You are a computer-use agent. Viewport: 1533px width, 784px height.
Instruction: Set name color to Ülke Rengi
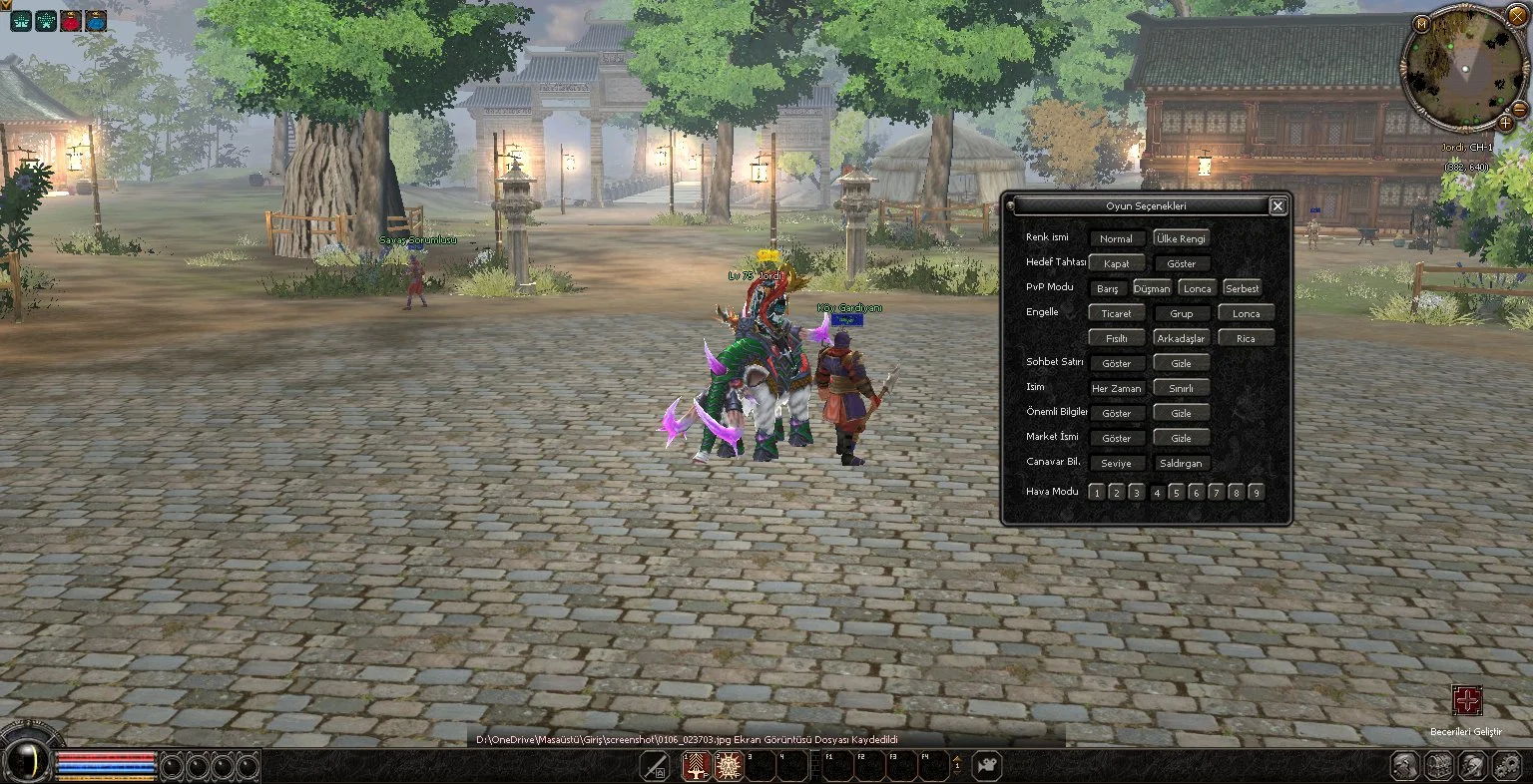pyautogui.click(x=1181, y=239)
